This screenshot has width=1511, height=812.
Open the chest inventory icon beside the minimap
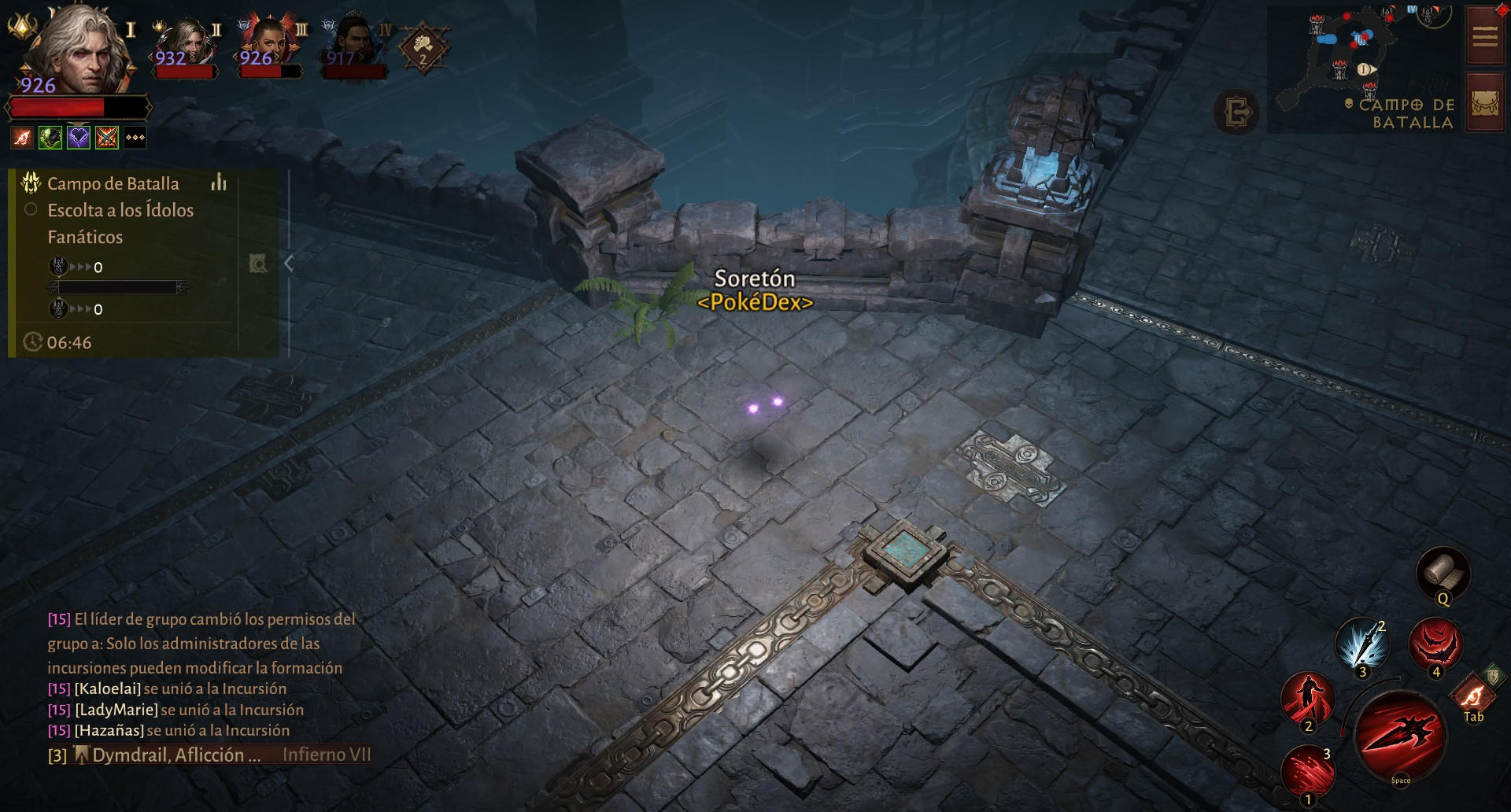coord(1484,101)
